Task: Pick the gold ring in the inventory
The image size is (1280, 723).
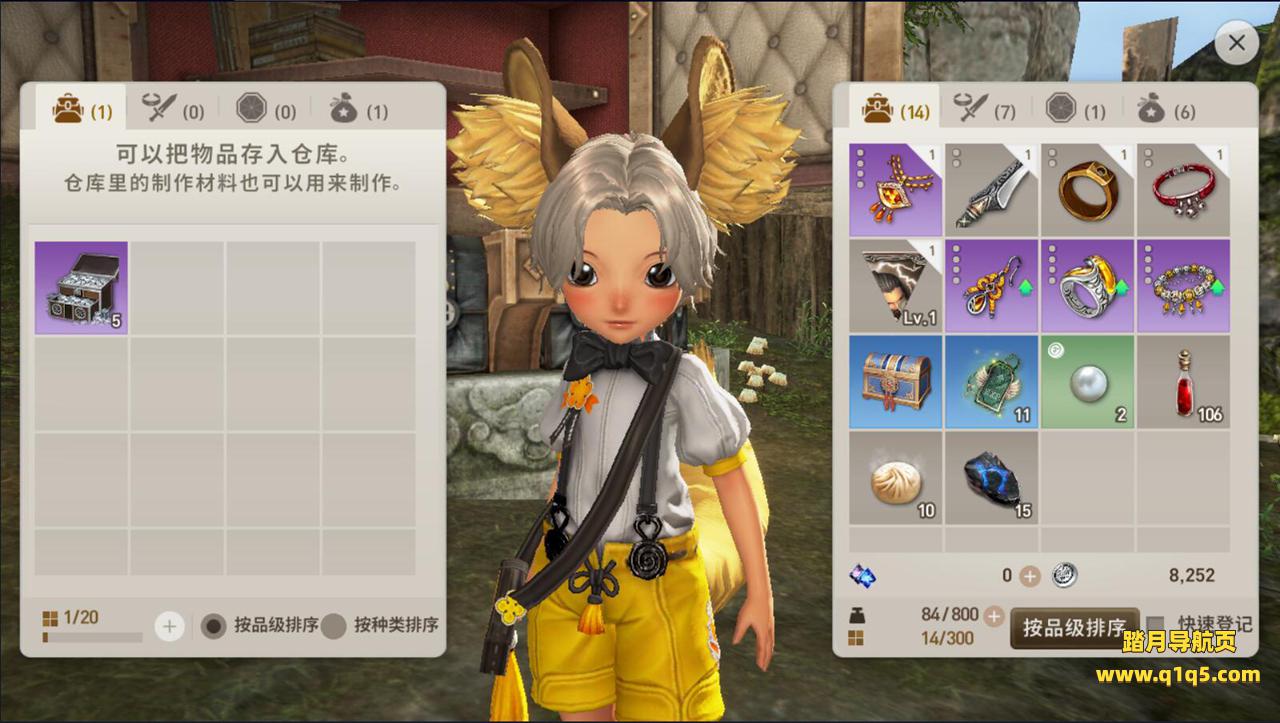Action: [1087, 190]
